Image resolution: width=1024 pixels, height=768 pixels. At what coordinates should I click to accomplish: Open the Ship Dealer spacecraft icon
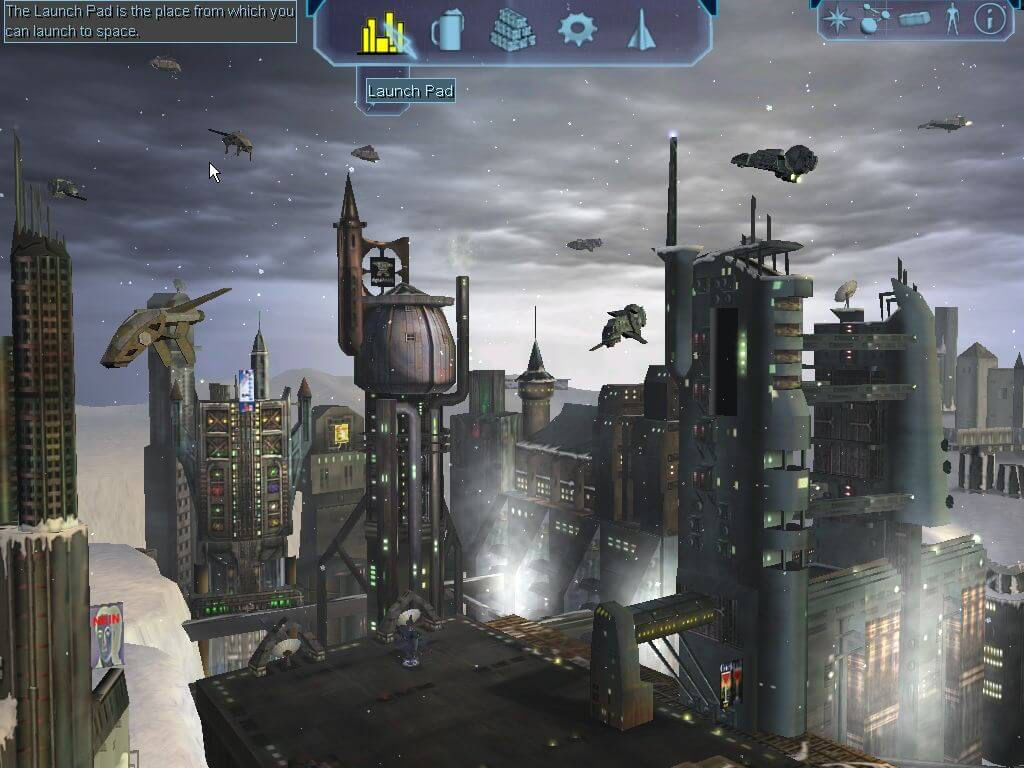pyautogui.click(x=640, y=33)
